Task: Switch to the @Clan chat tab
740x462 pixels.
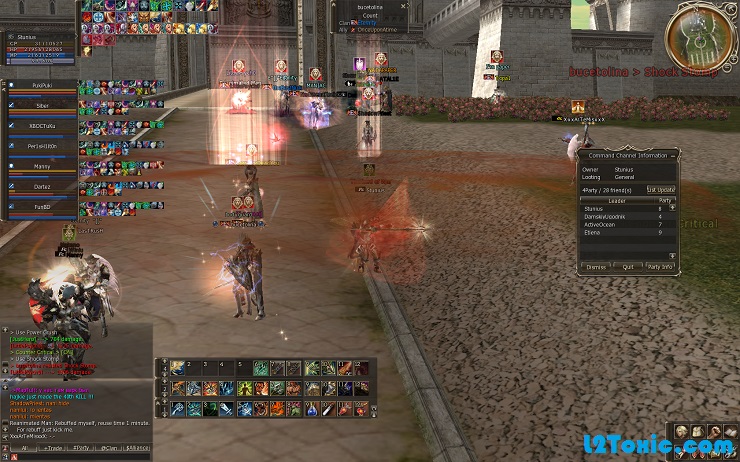Action: point(108,447)
